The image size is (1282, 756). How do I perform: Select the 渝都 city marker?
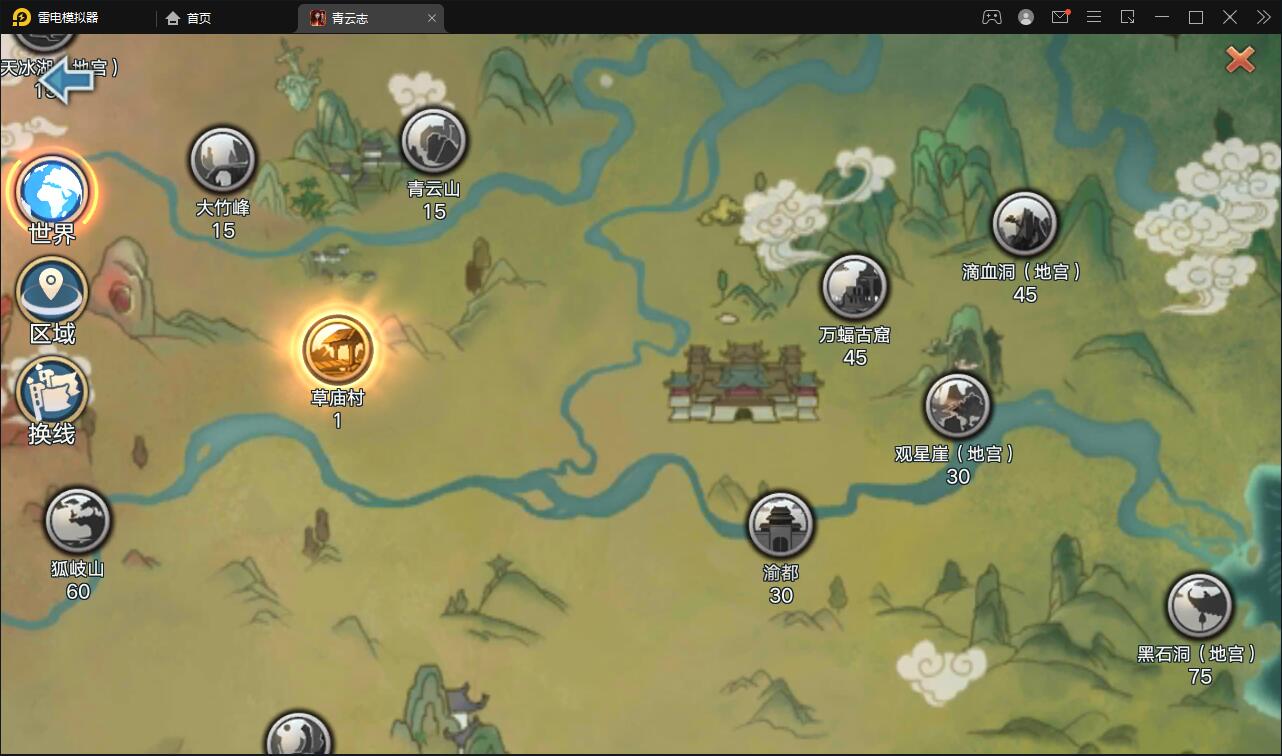[780, 525]
